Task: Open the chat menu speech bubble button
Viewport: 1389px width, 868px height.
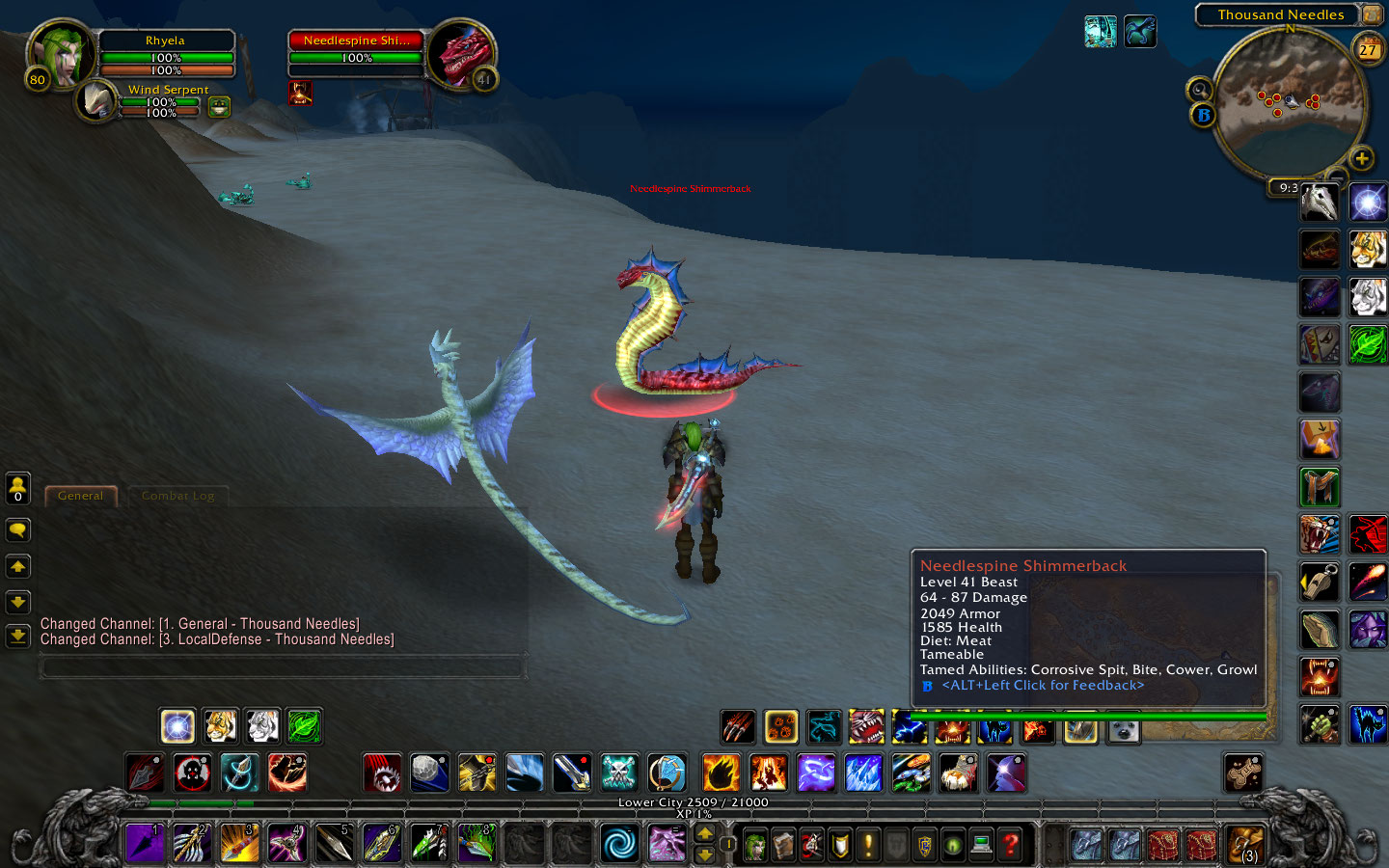Action: coord(17,530)
